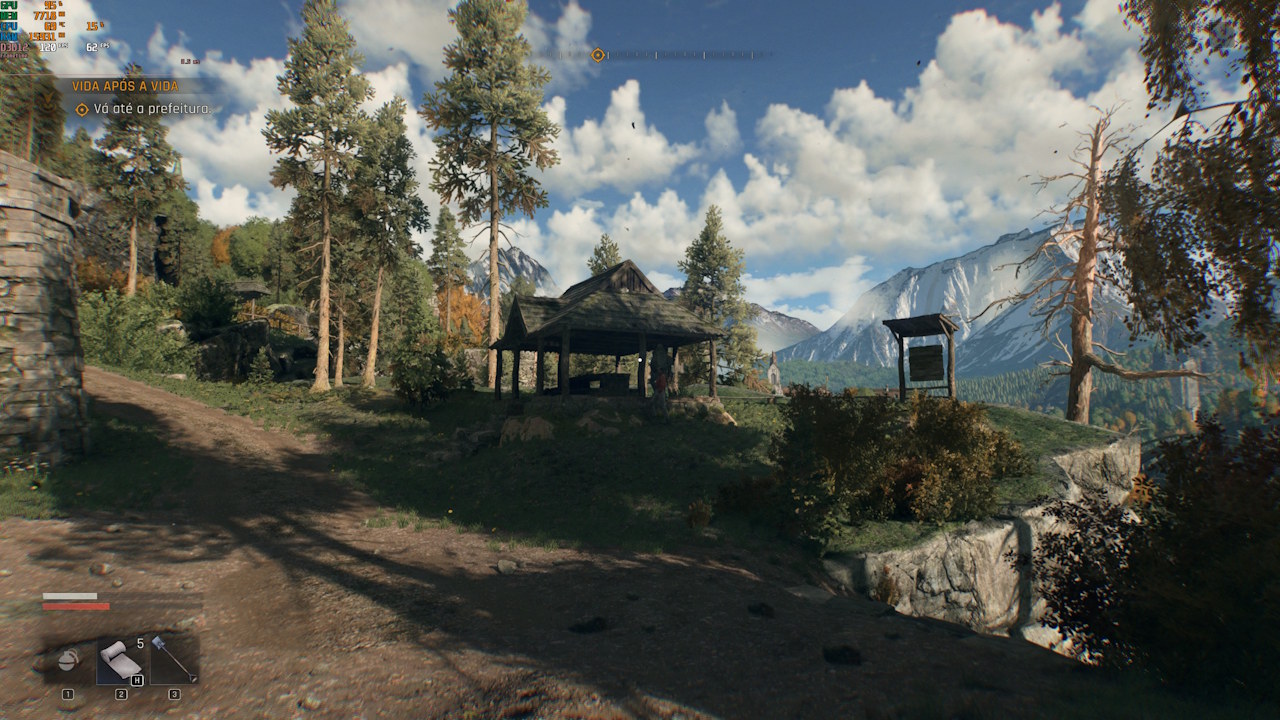
Task: Click the orange objective marker on the compass
Action: coord(598,55)
